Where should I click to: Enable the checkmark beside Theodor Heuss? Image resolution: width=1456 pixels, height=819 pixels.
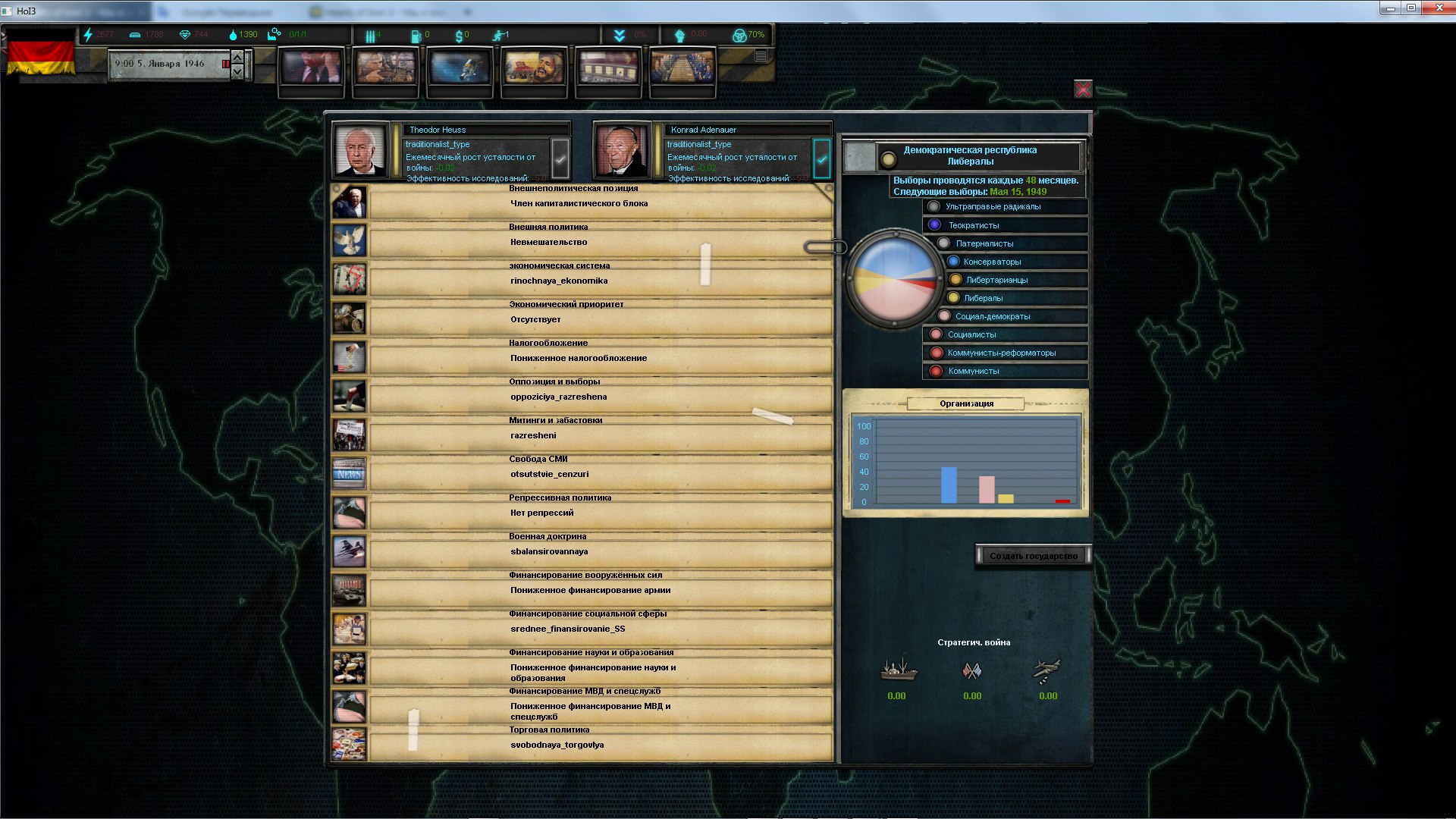pyautogui.click(x=559, y=159)
